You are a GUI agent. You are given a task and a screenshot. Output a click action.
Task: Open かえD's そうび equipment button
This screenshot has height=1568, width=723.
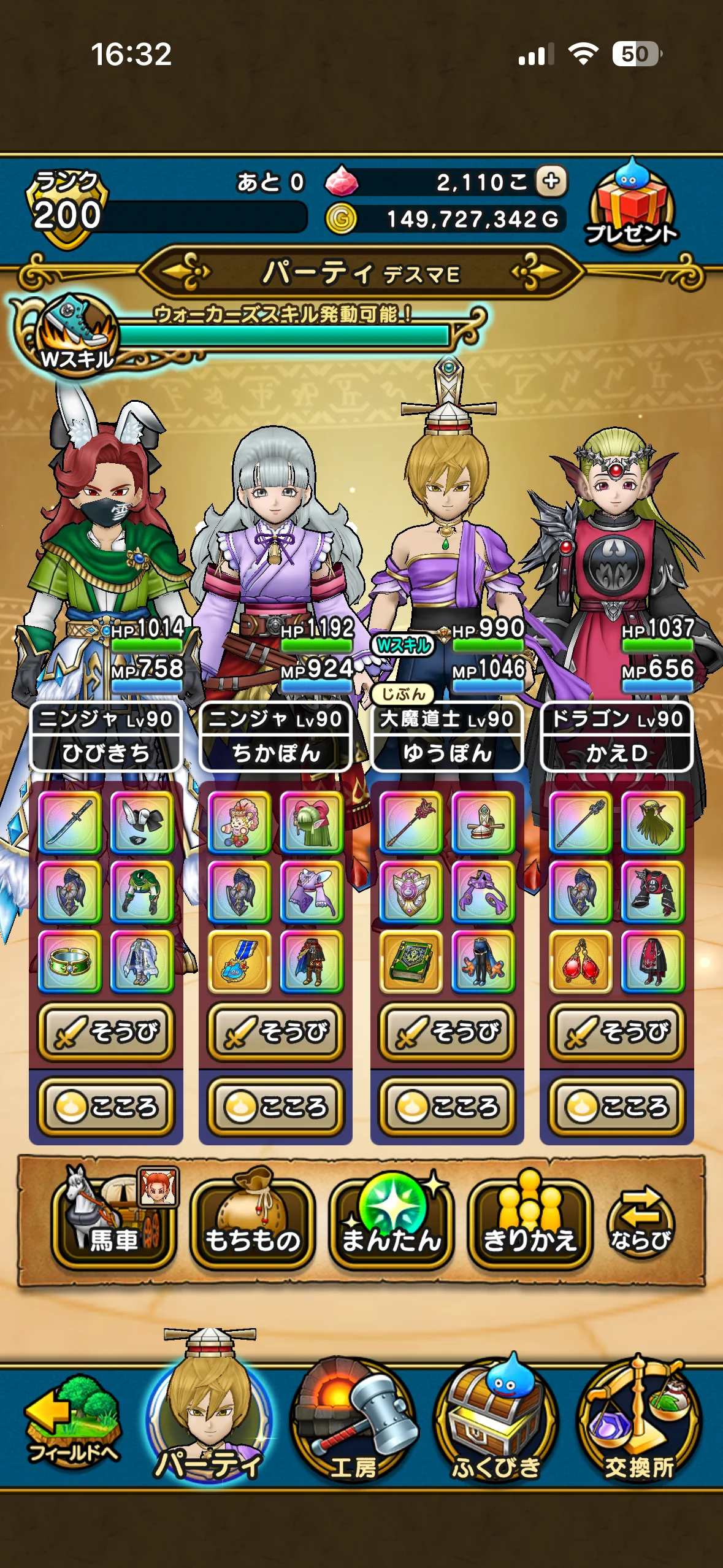[x=617, y=1032]
